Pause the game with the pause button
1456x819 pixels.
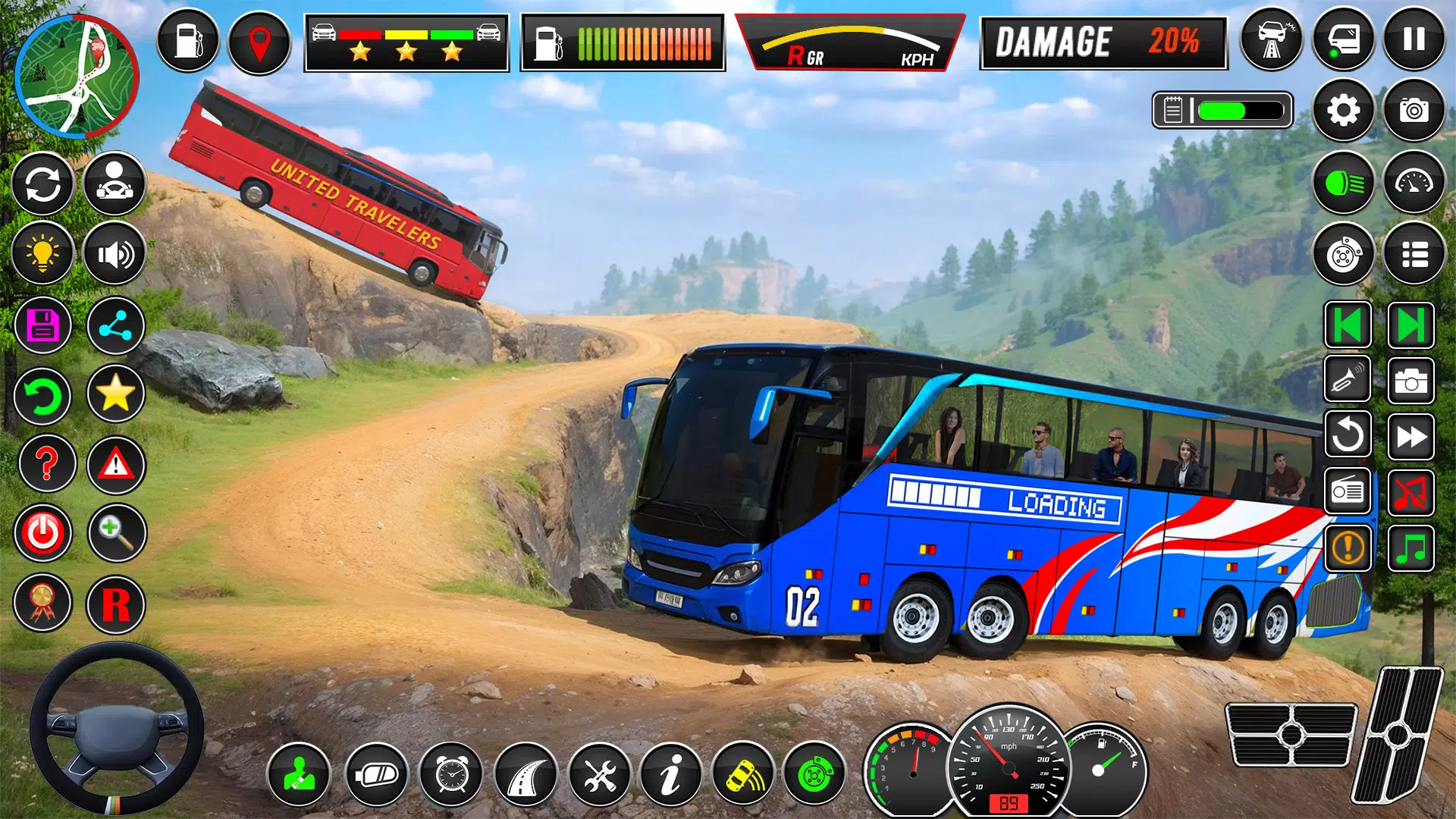click(1414, 39)
